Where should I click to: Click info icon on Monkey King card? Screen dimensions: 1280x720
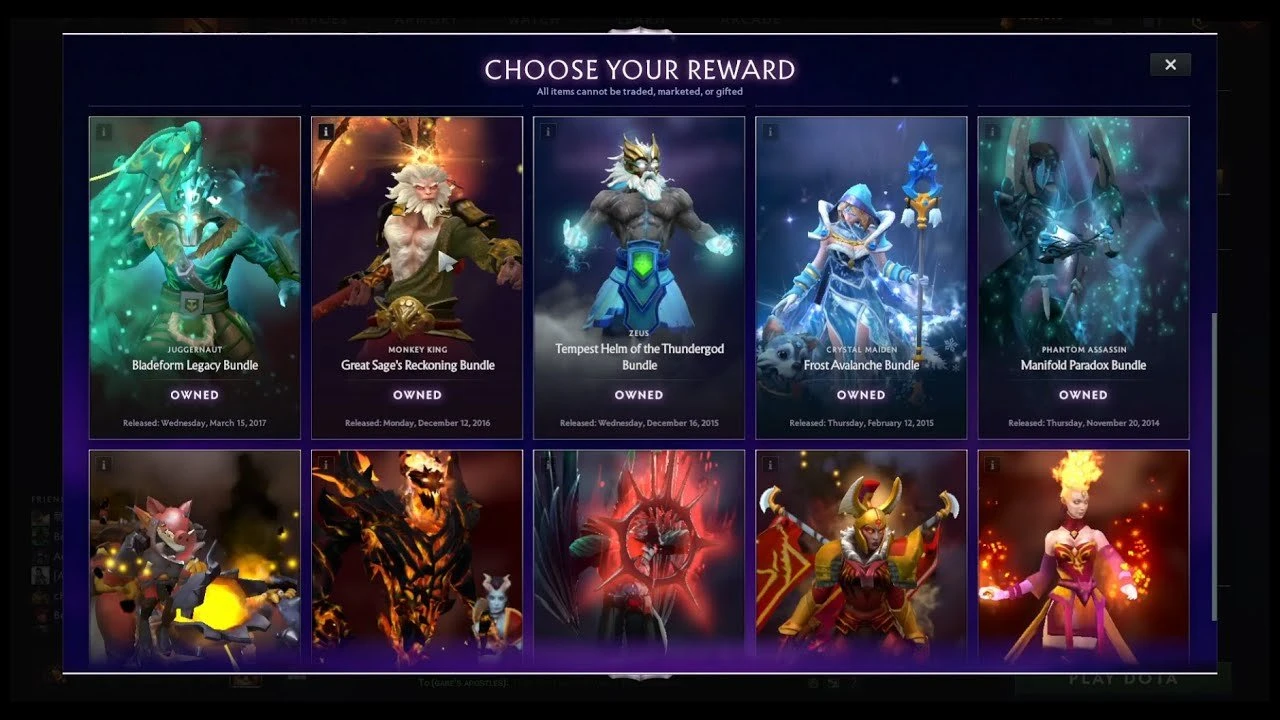326,131
